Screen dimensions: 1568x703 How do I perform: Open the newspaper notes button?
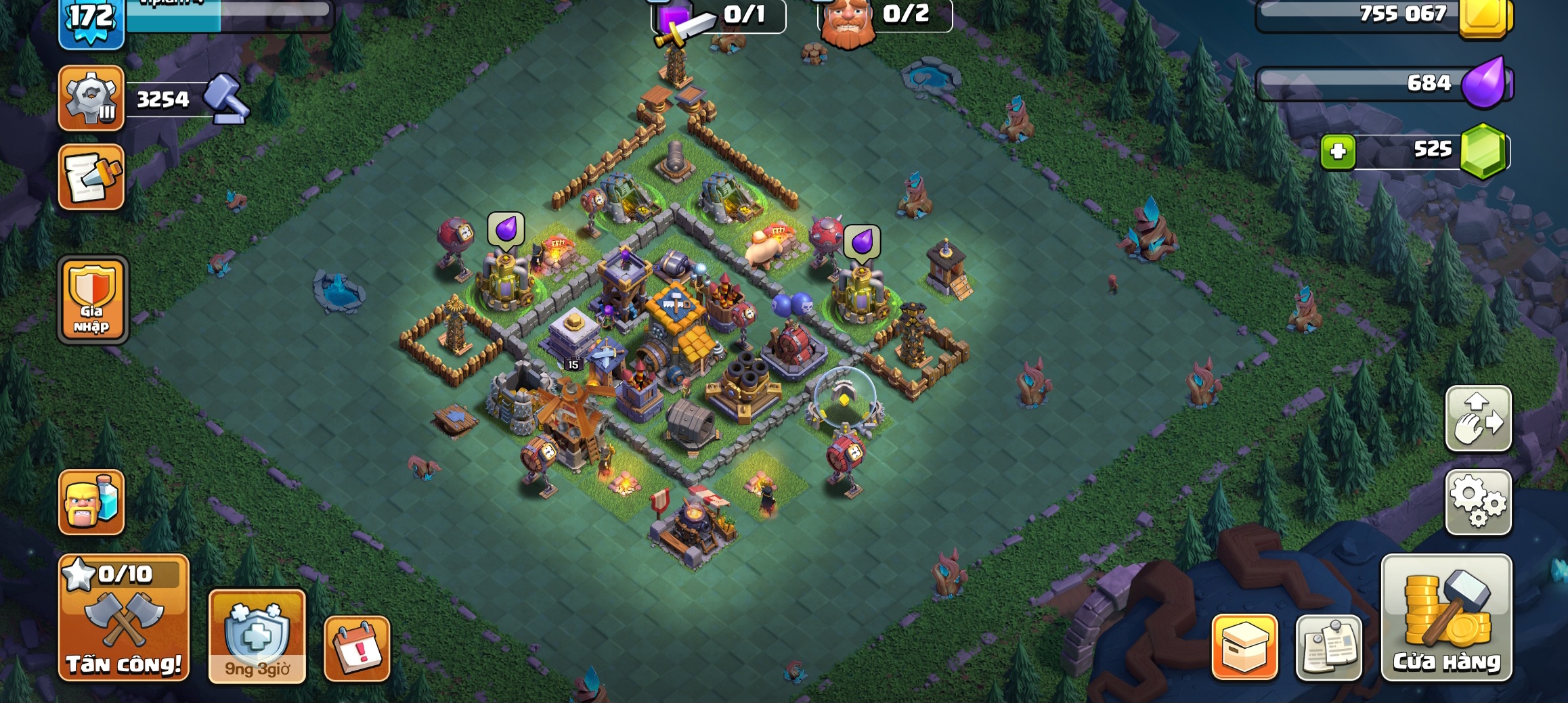tap(1328, 647)
